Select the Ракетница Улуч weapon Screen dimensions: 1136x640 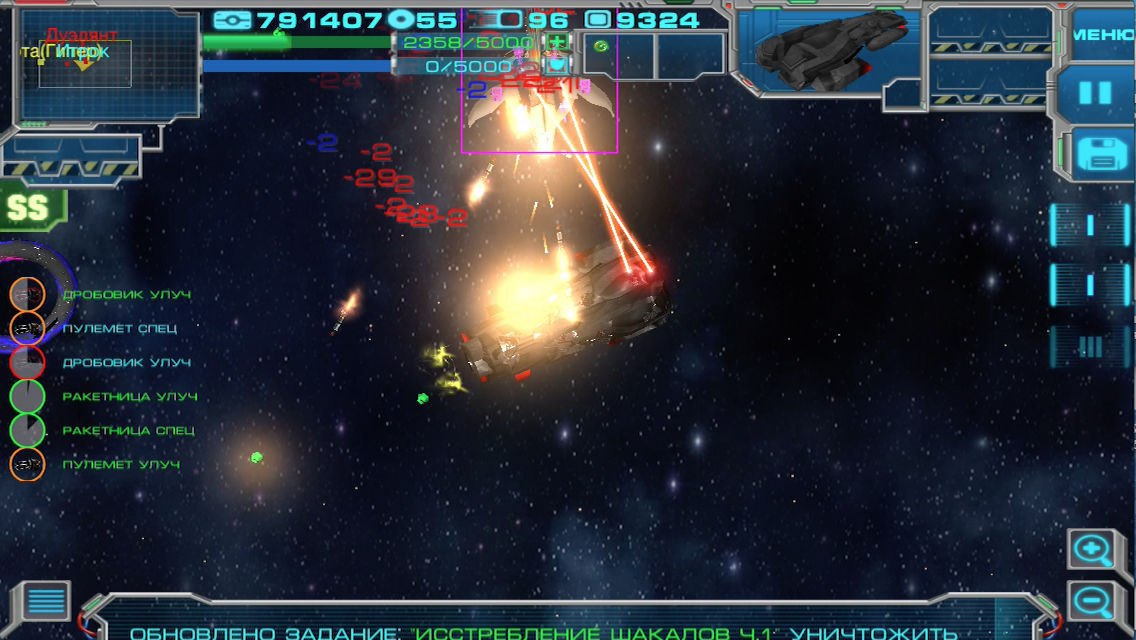[x=27, y=396]
